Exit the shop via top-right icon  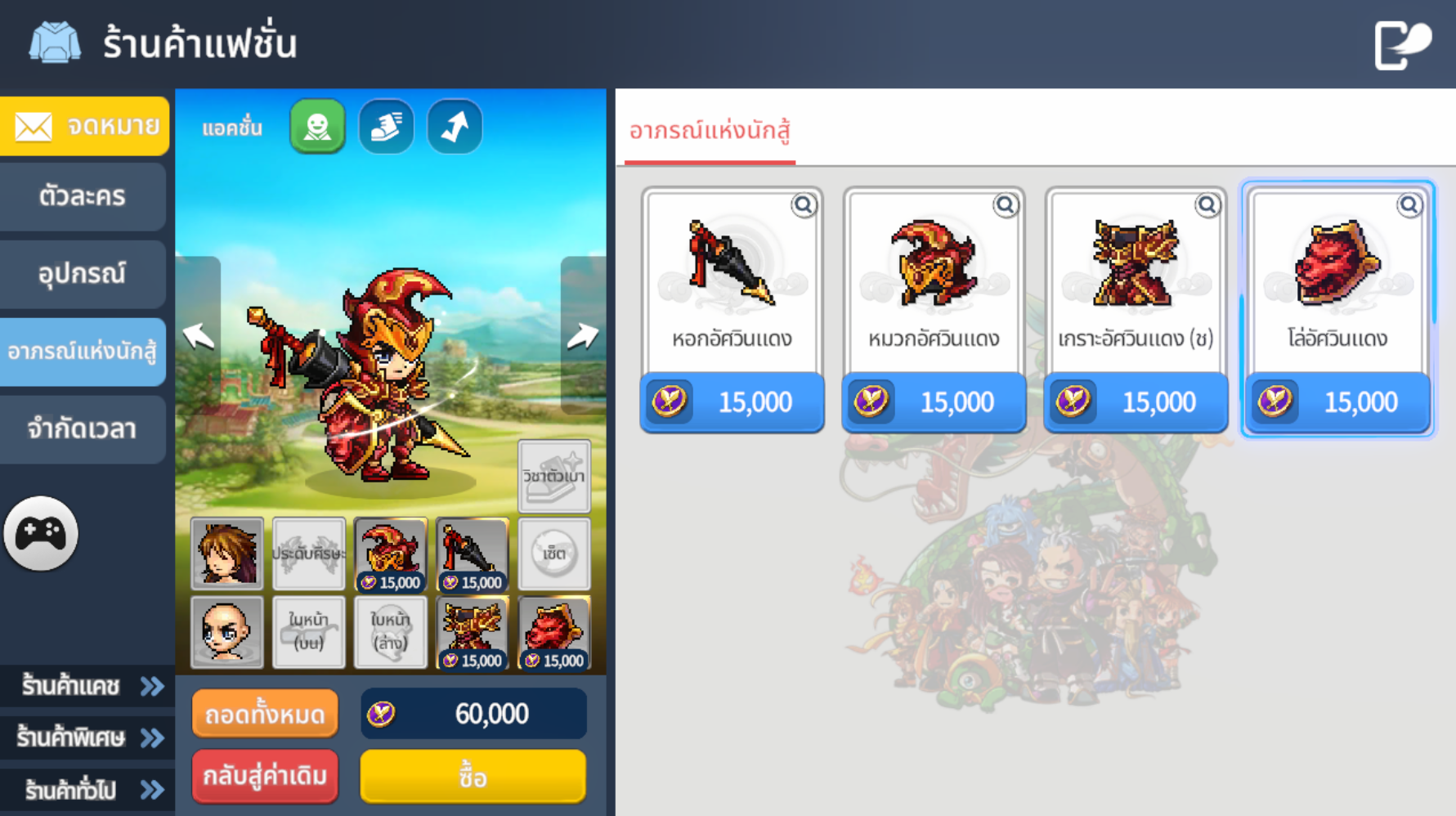click(1402, 44)
